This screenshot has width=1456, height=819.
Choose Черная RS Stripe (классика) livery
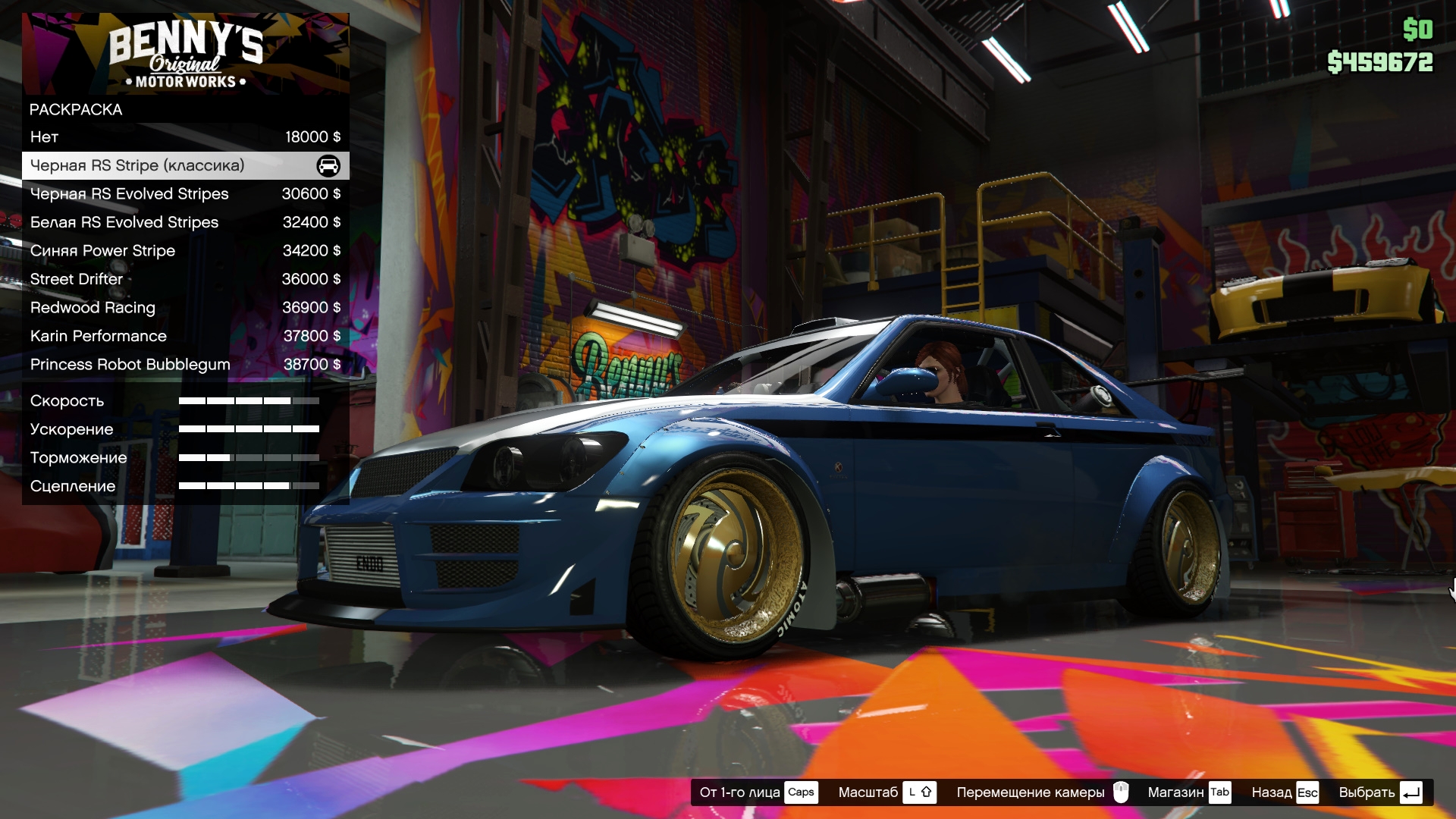pyautogui.click(x=185, y=166)
